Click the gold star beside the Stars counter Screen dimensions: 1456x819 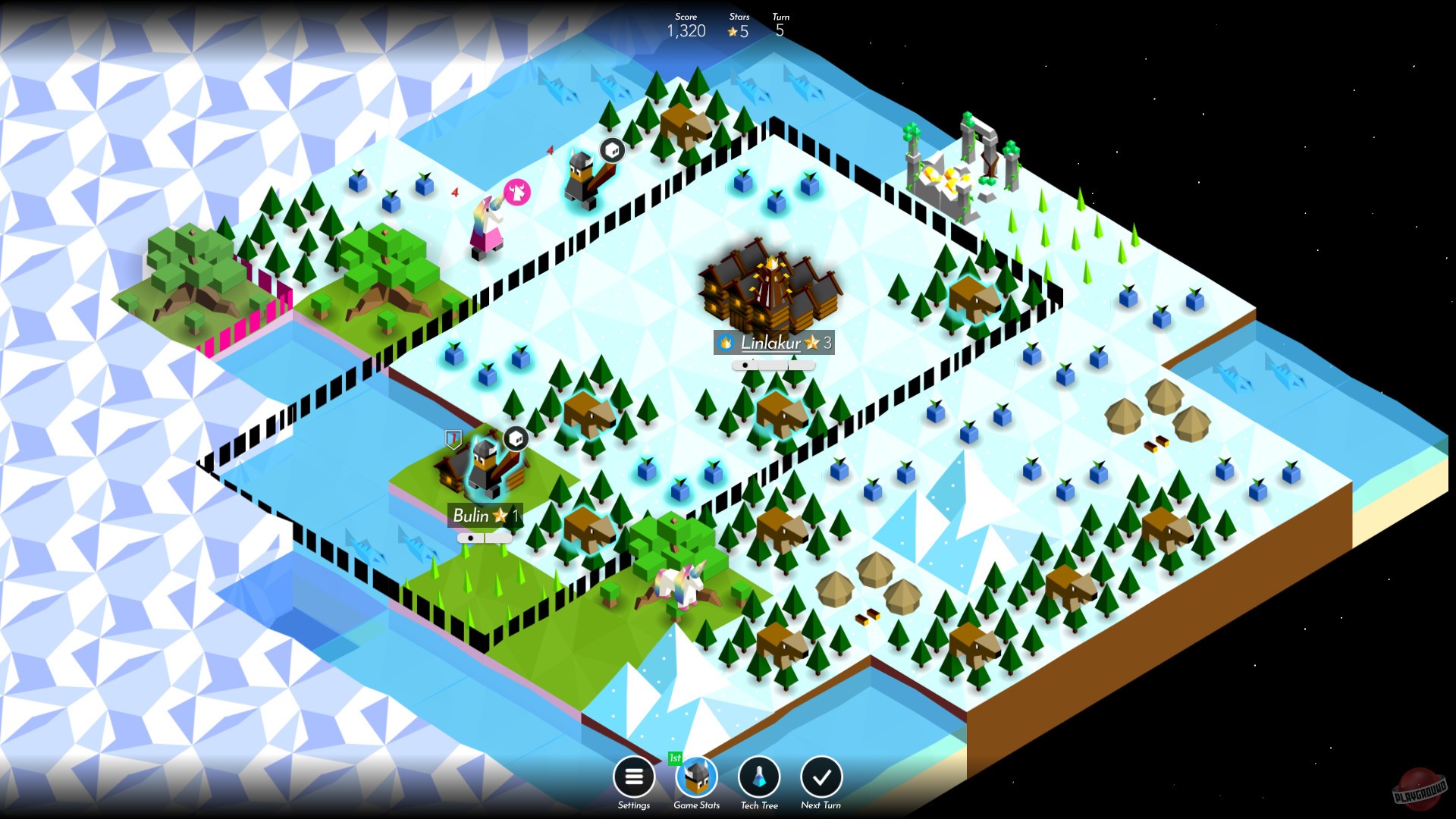click(733, 31)
